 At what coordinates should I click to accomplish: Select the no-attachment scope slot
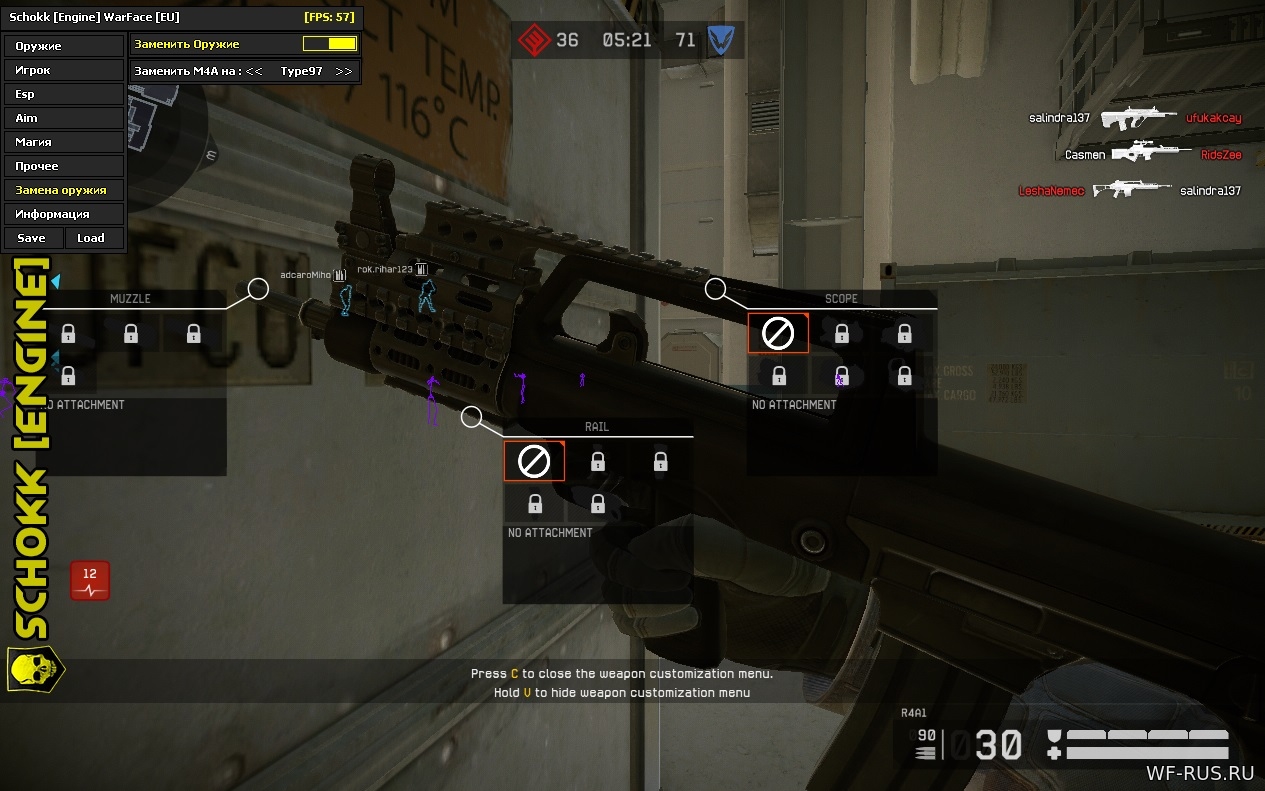click(x=778, y=334)
